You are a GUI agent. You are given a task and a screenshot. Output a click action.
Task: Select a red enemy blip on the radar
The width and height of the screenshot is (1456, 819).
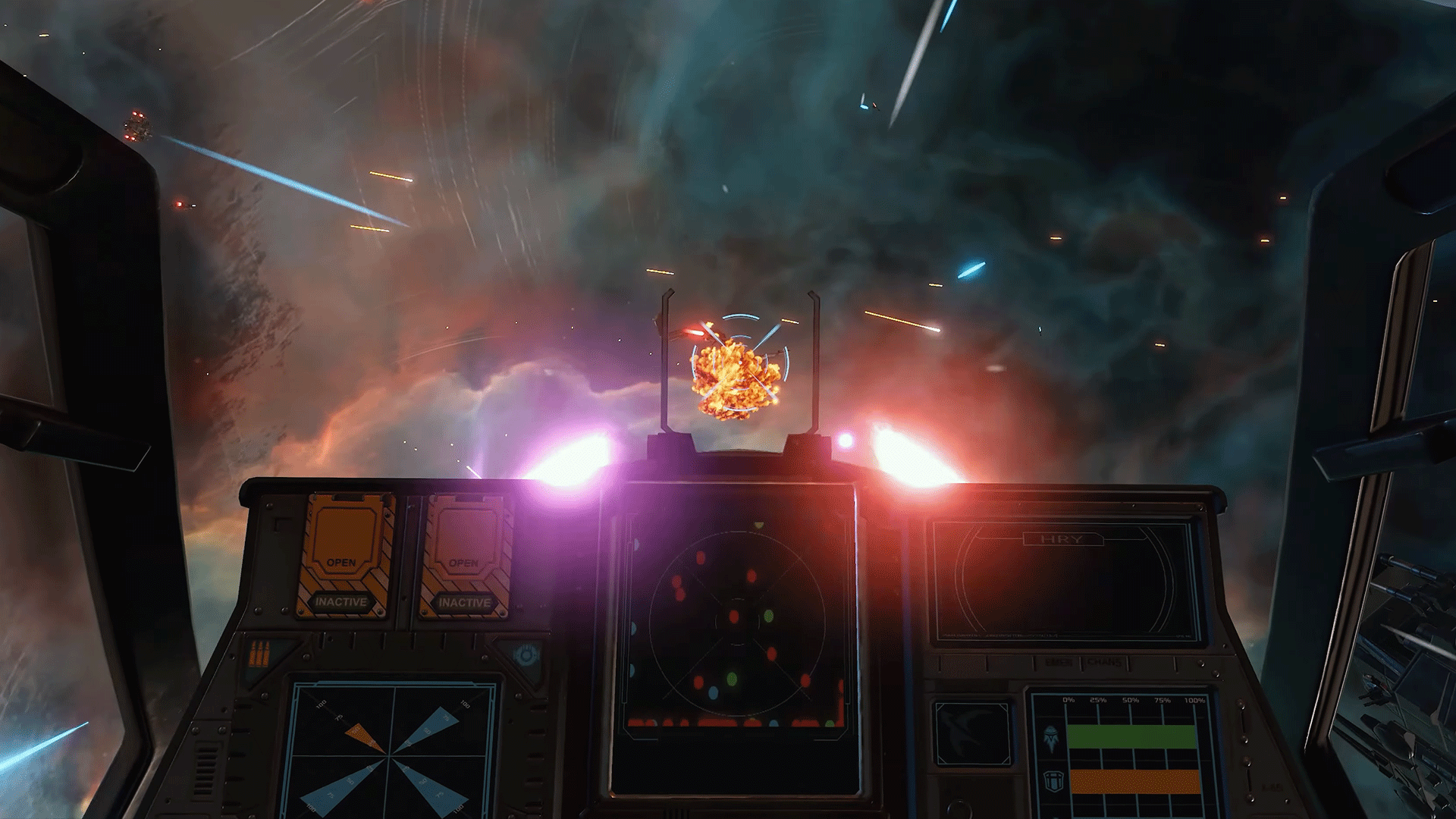tap(735, 617)
